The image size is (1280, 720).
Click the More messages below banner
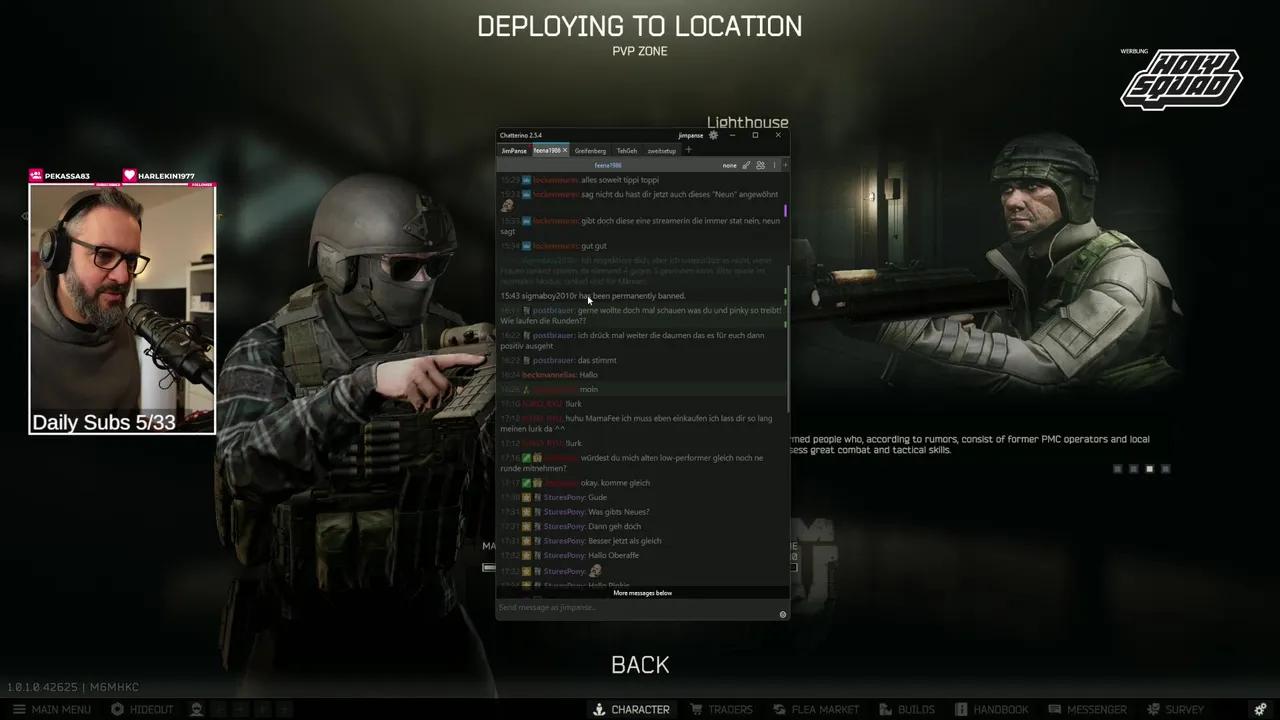642,592
